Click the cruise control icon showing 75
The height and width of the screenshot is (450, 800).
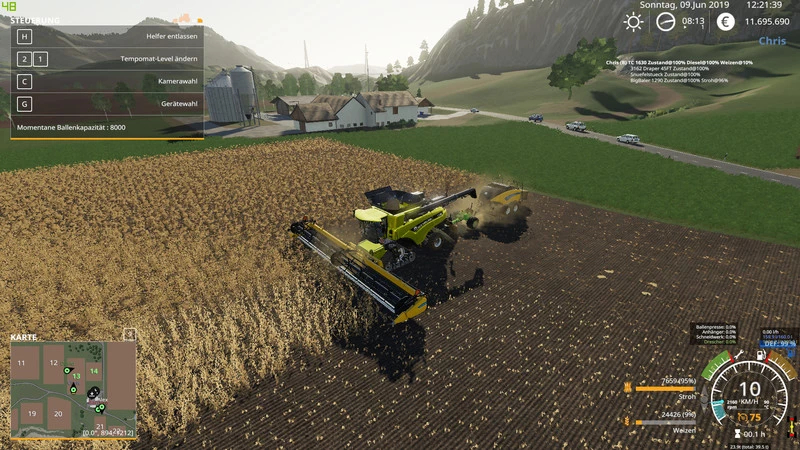click(x=741, y=418)
